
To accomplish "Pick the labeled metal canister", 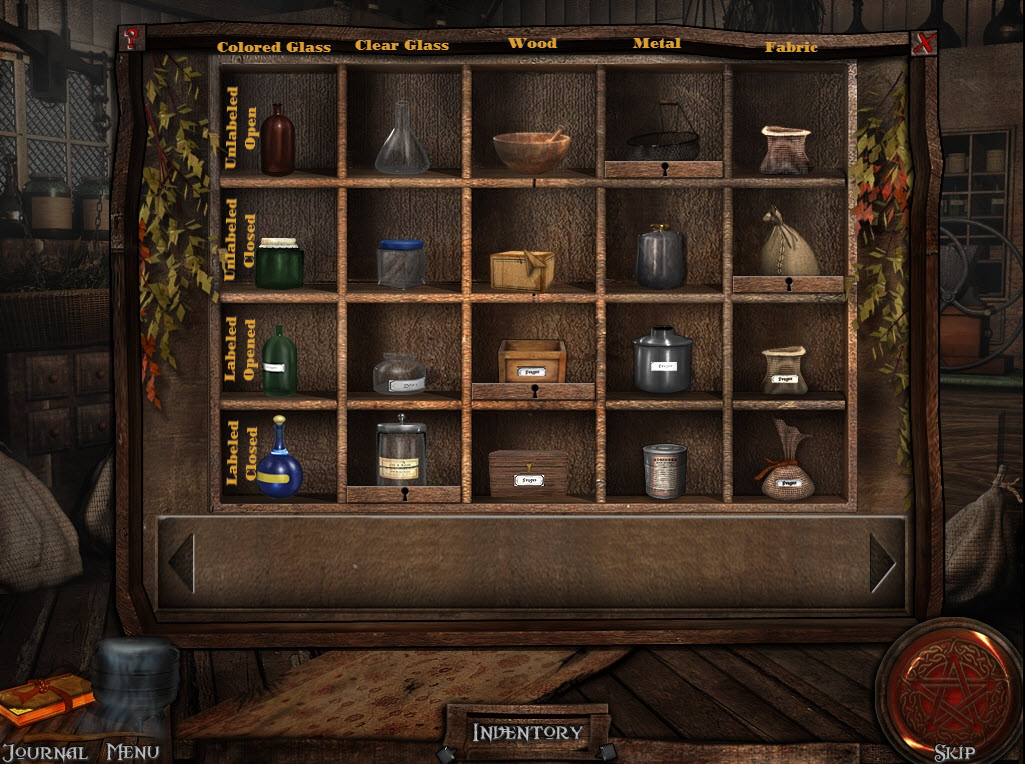I will (x=662, y=360).
